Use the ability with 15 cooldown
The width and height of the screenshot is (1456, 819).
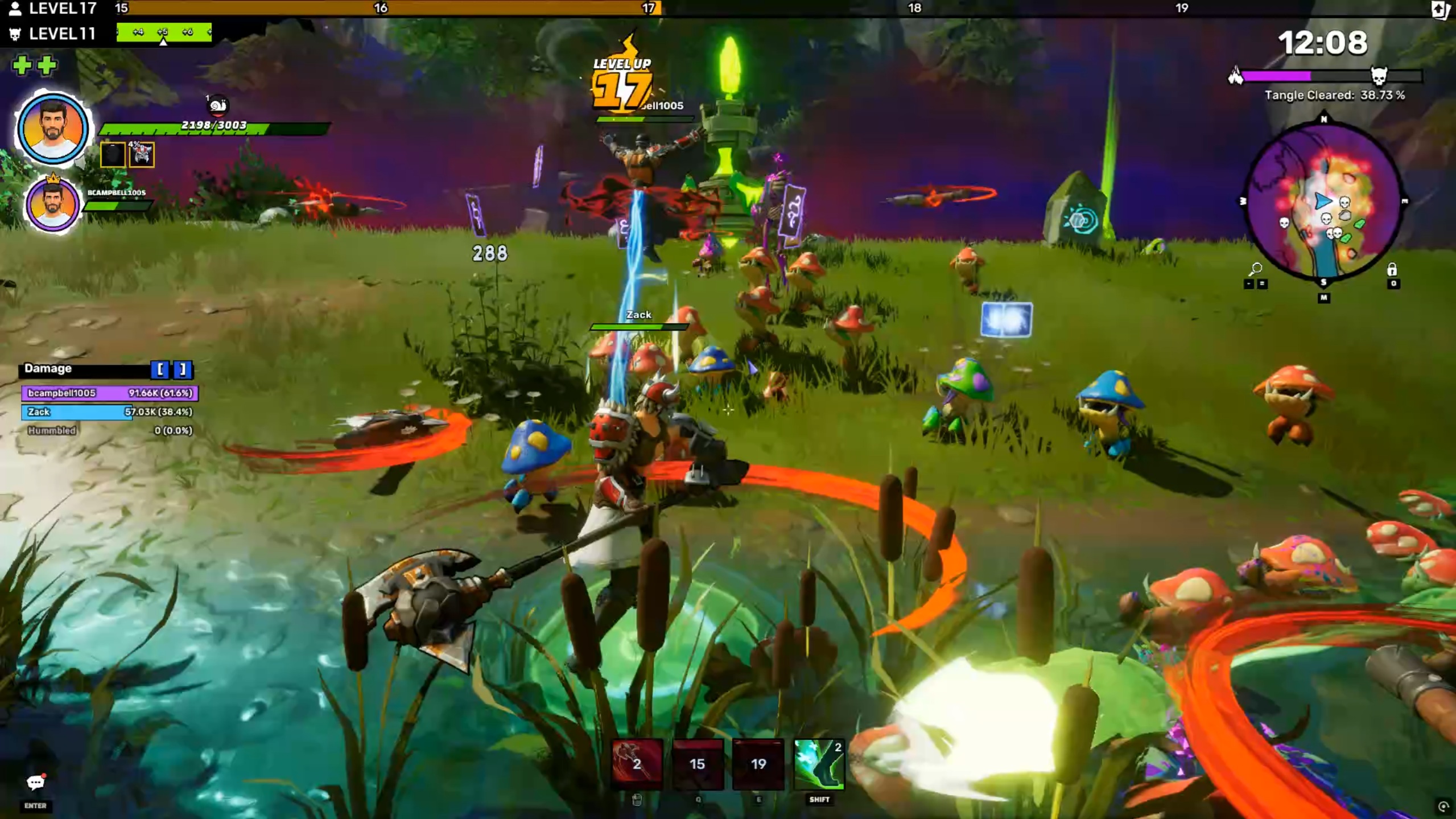pyautogui.click(x=698, y=764)
